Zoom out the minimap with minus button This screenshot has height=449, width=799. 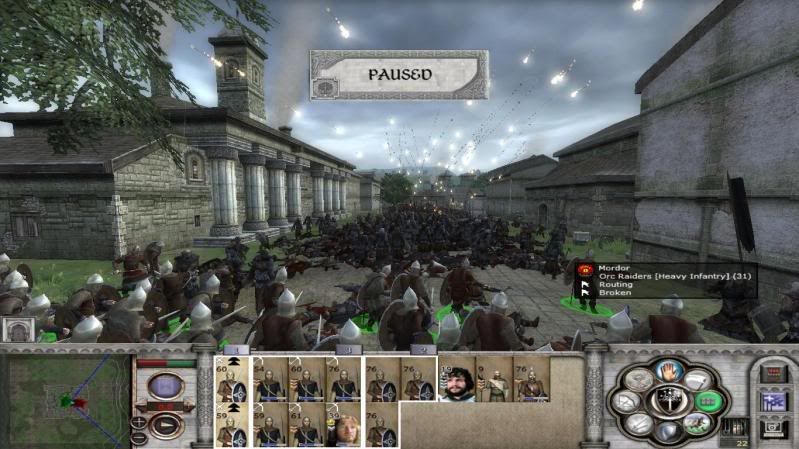[138, 437]
